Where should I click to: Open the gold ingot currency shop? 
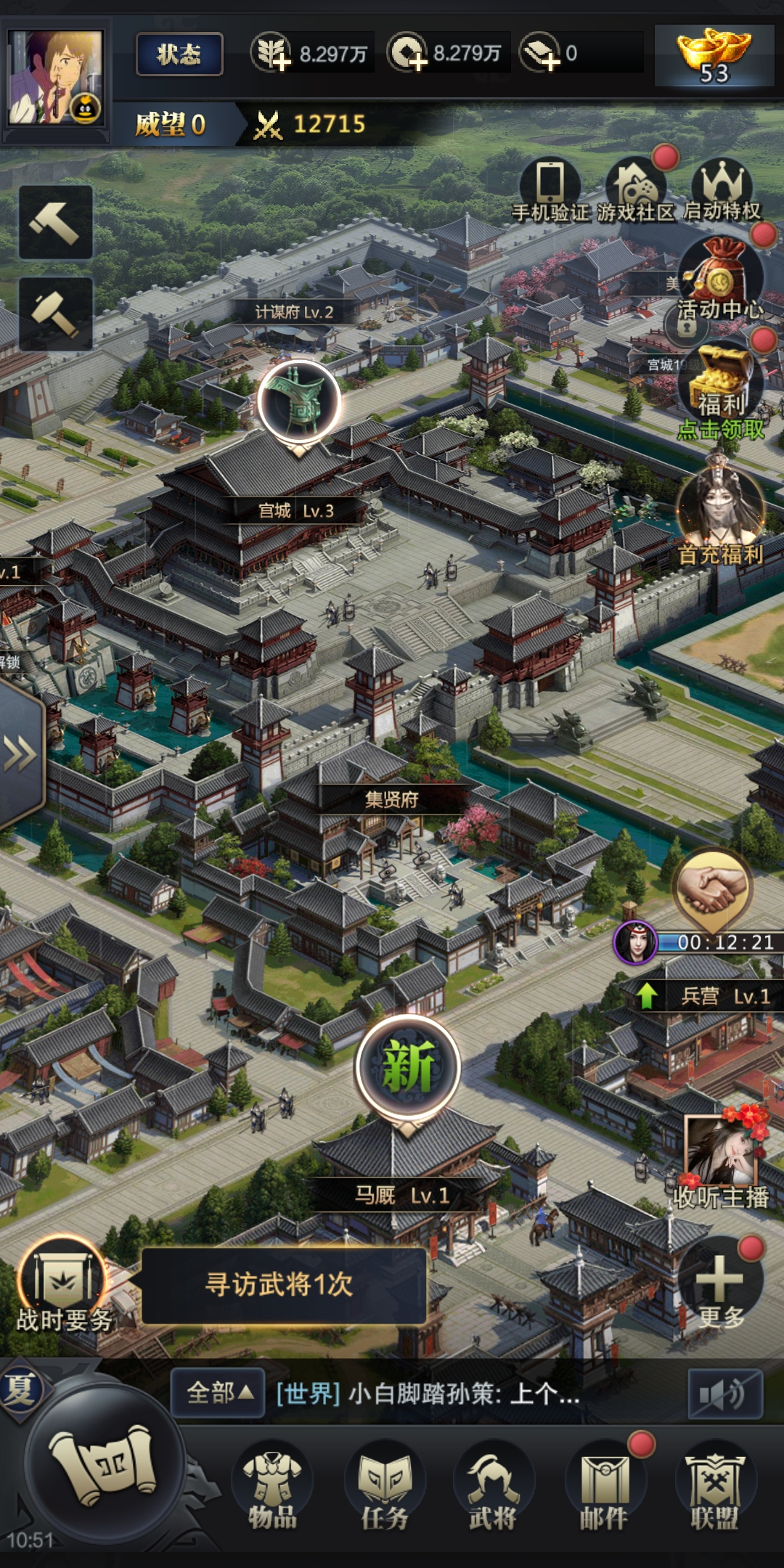(714, 56)
